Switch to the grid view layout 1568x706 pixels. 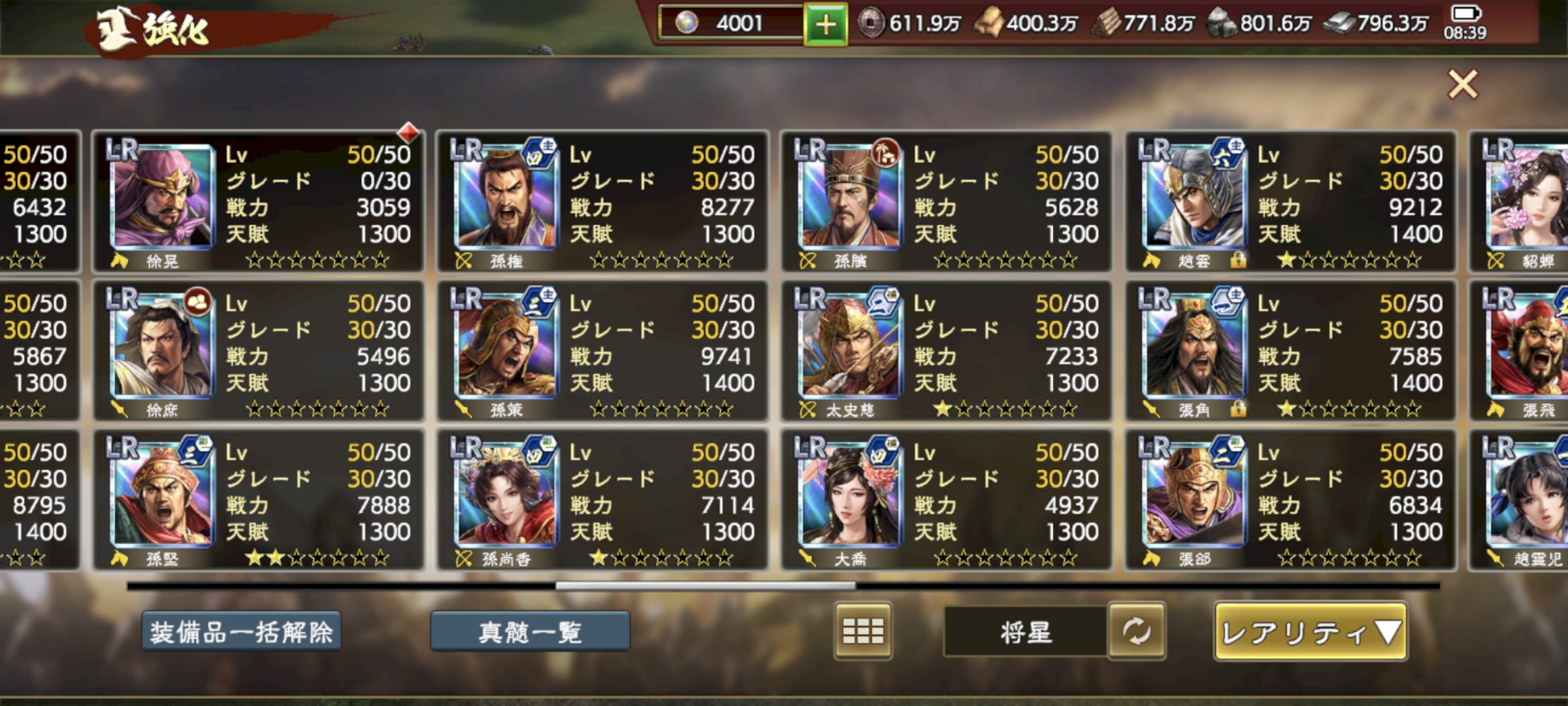point(862,631)
